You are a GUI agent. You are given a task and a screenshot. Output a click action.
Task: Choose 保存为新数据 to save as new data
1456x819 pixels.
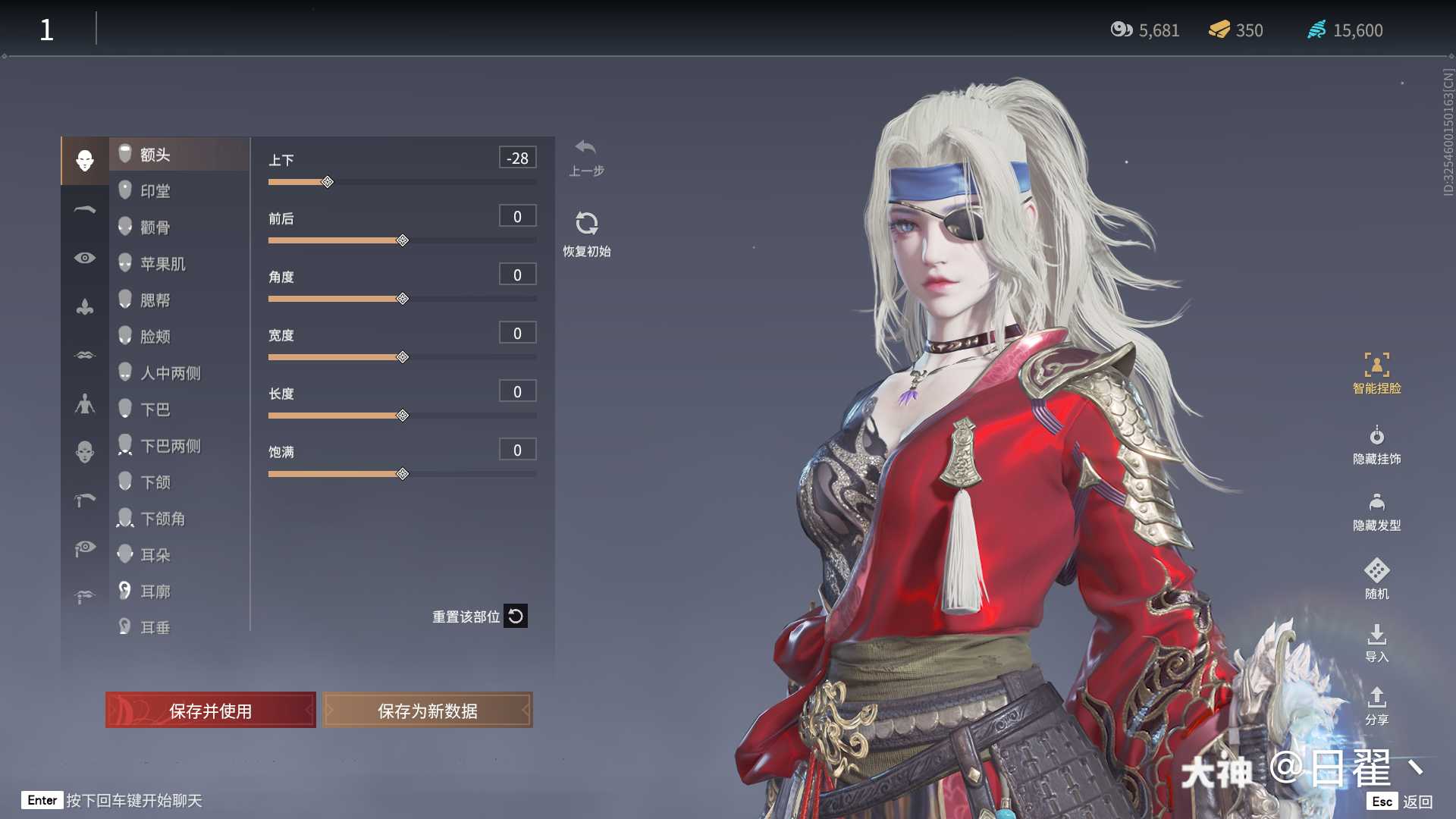tap(428, 711)
